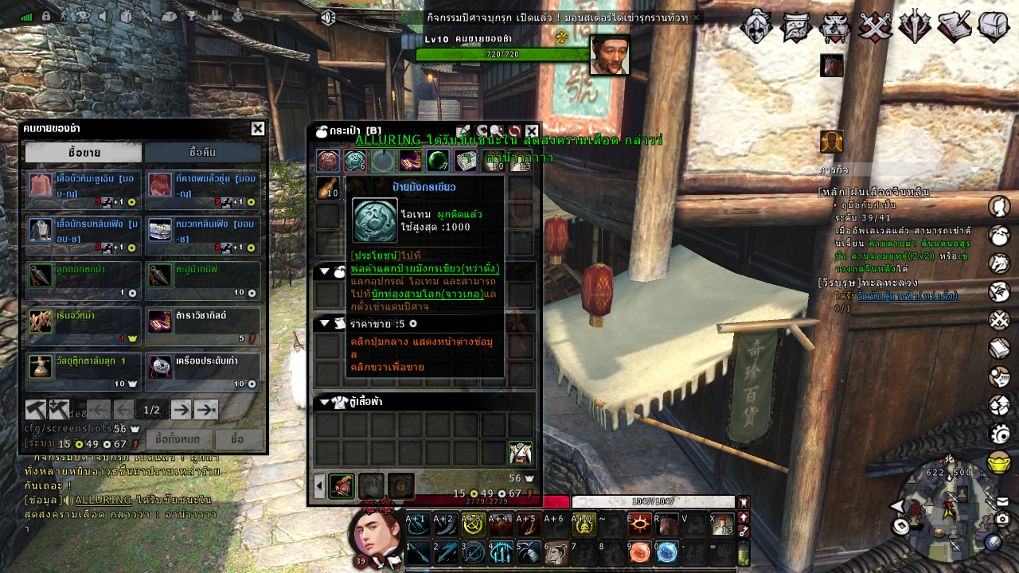
Task: Switch to the ซื้อคืน buyback tab
Action: pyautogui.click(x=203, y=152)
